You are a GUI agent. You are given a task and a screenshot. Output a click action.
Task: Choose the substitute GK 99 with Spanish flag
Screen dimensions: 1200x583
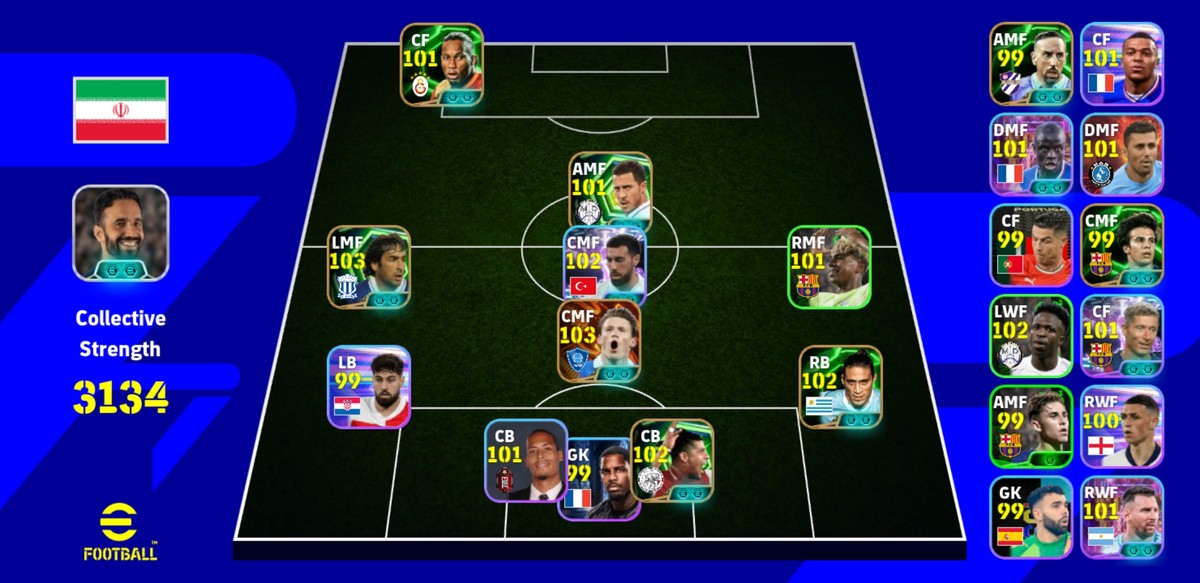point(1031,517)
